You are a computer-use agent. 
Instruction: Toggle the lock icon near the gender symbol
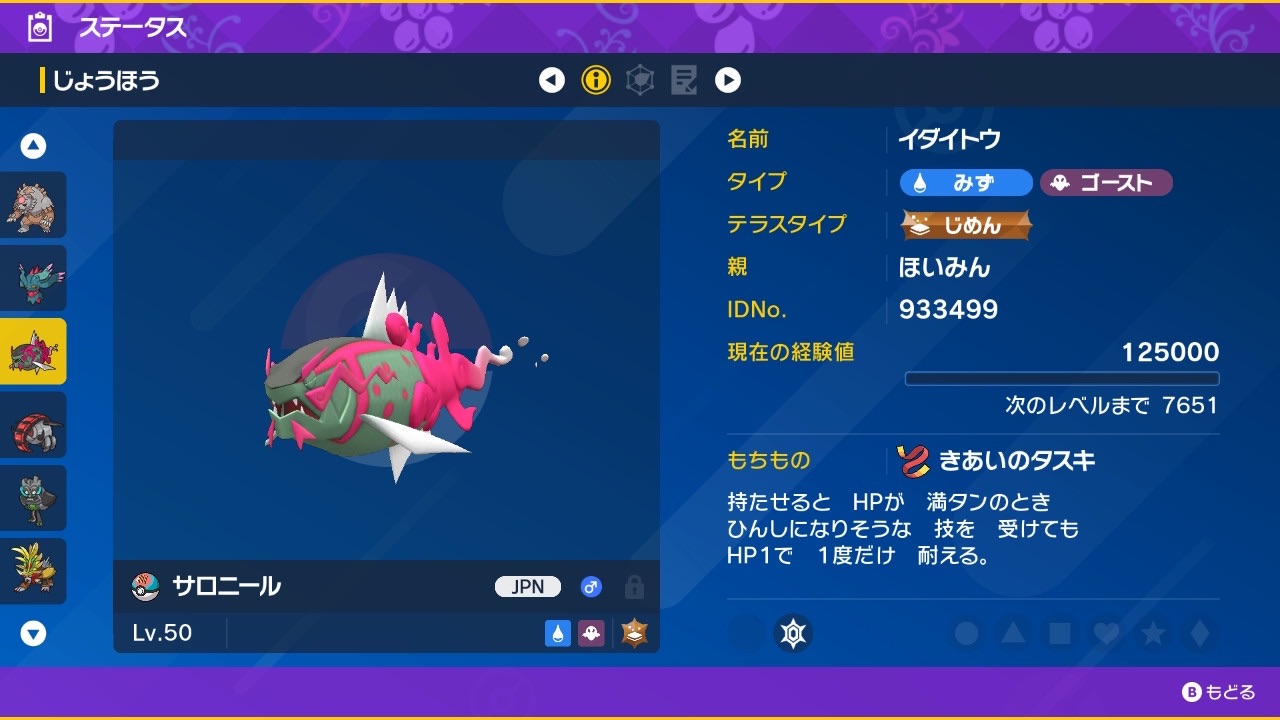[x=636, y=587]
